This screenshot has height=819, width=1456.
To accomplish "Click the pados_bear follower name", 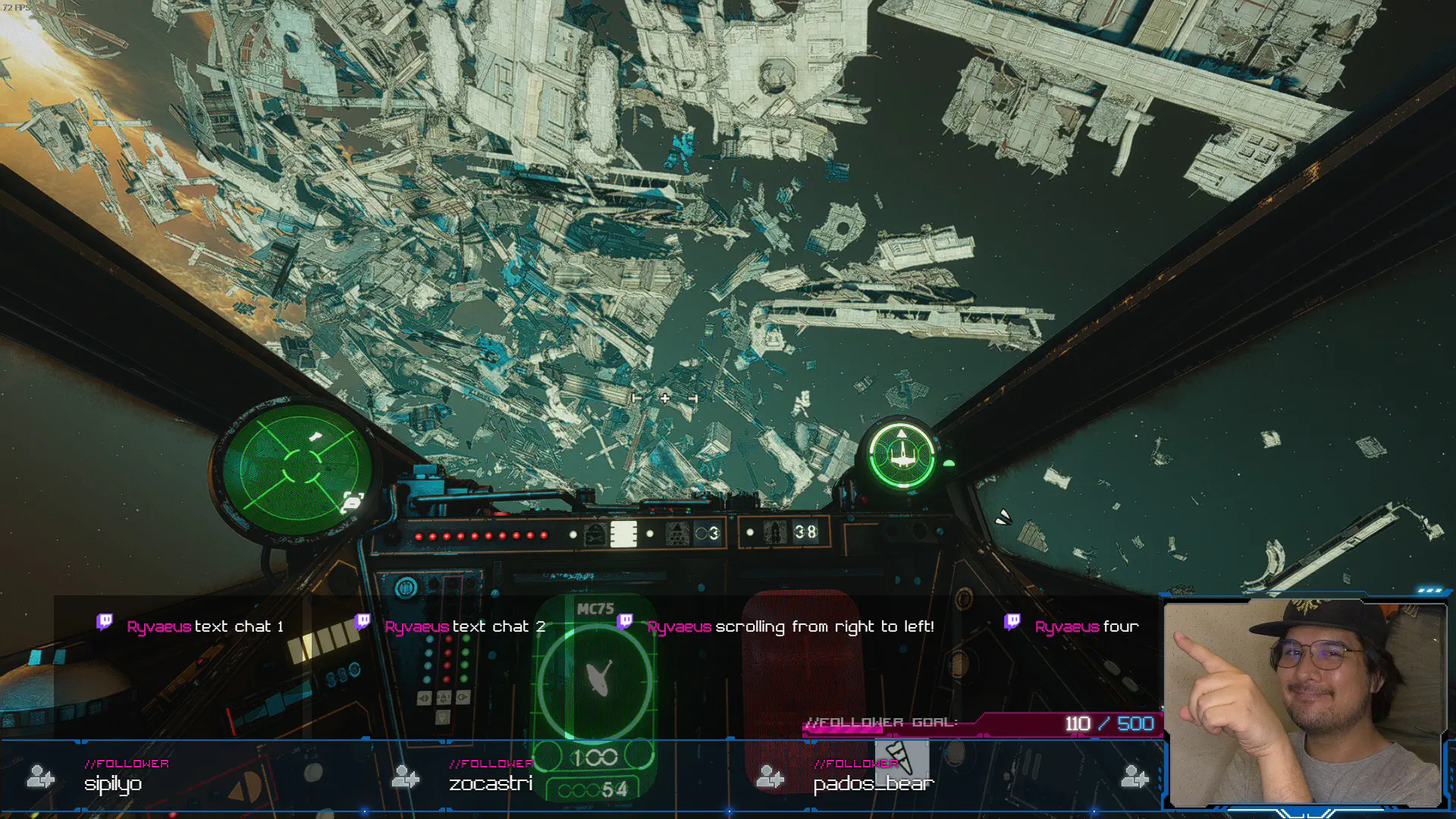I will tap(873, 783).
